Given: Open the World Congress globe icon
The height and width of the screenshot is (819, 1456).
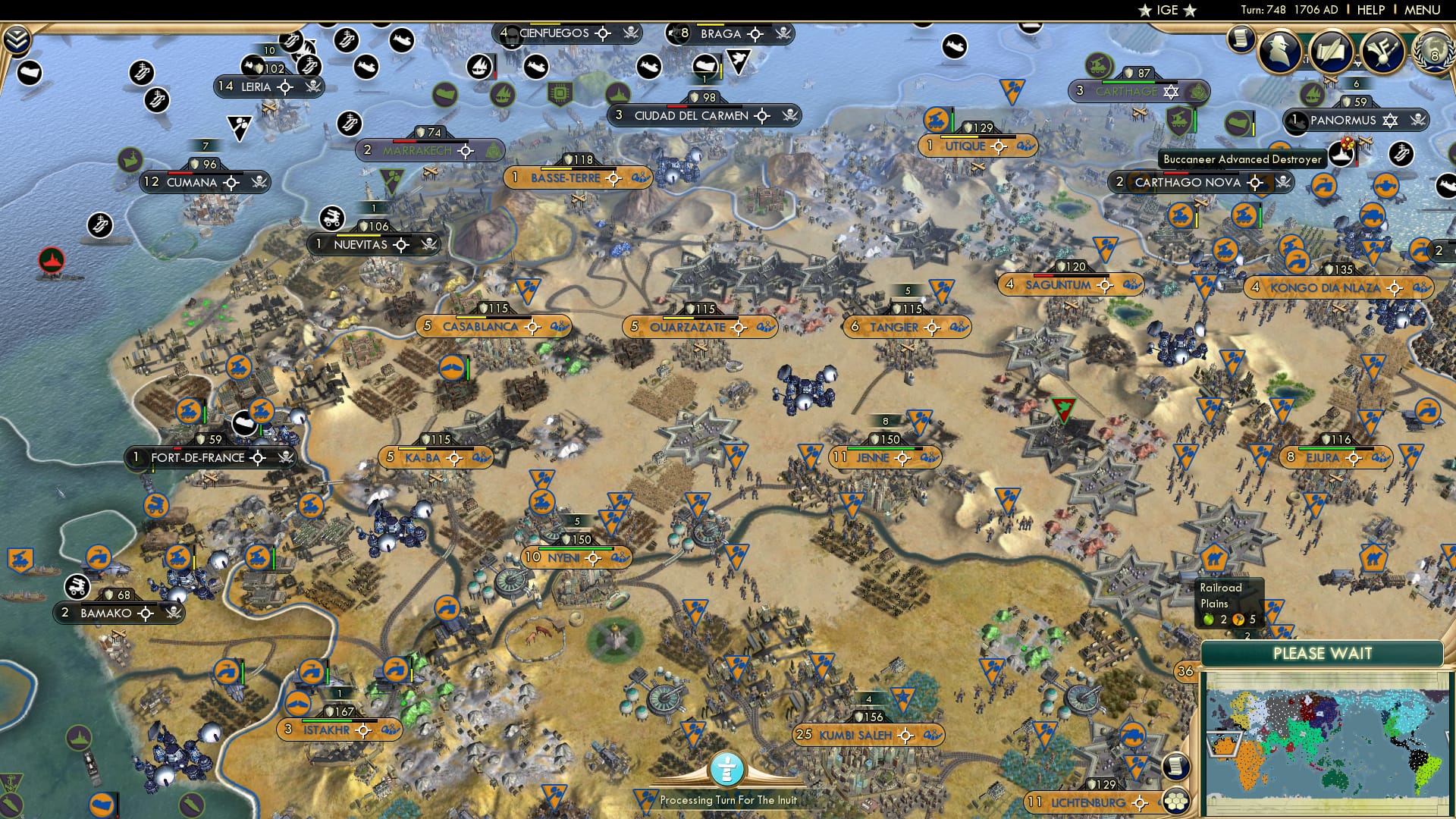Looking at the screenshot, I should 1433,51.
